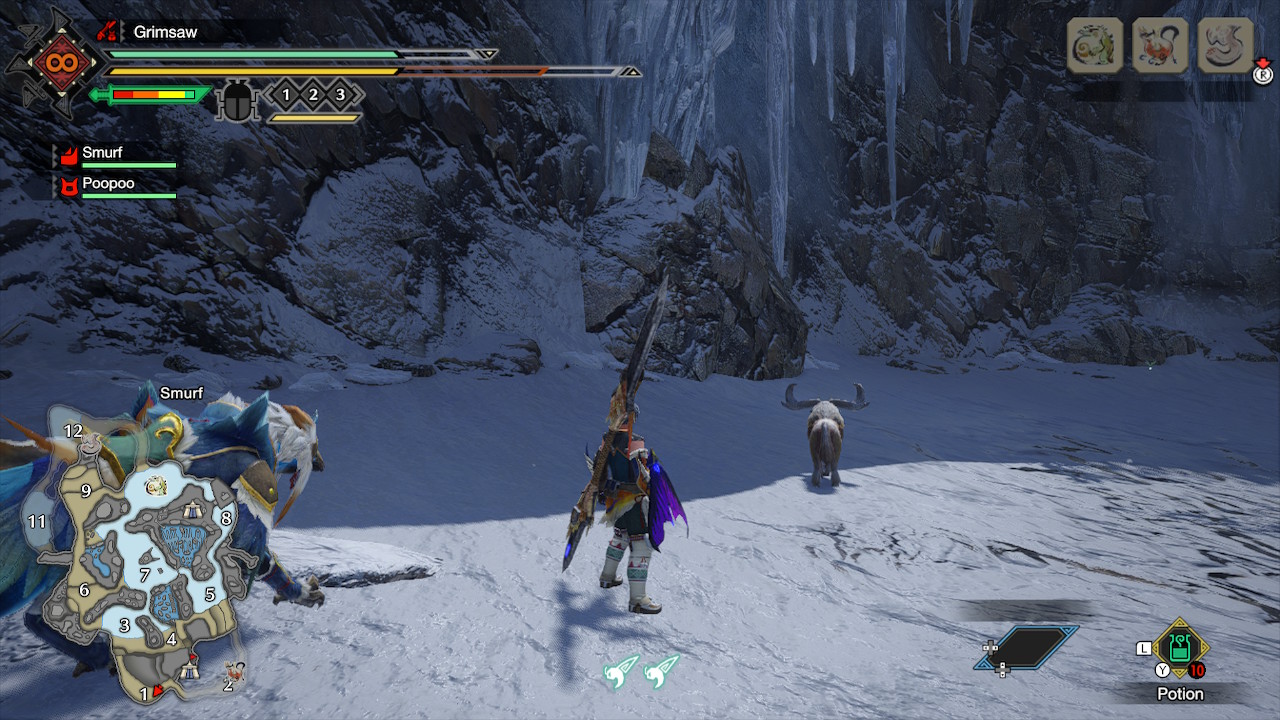Open the empty action bar slot

(1026, 648)
